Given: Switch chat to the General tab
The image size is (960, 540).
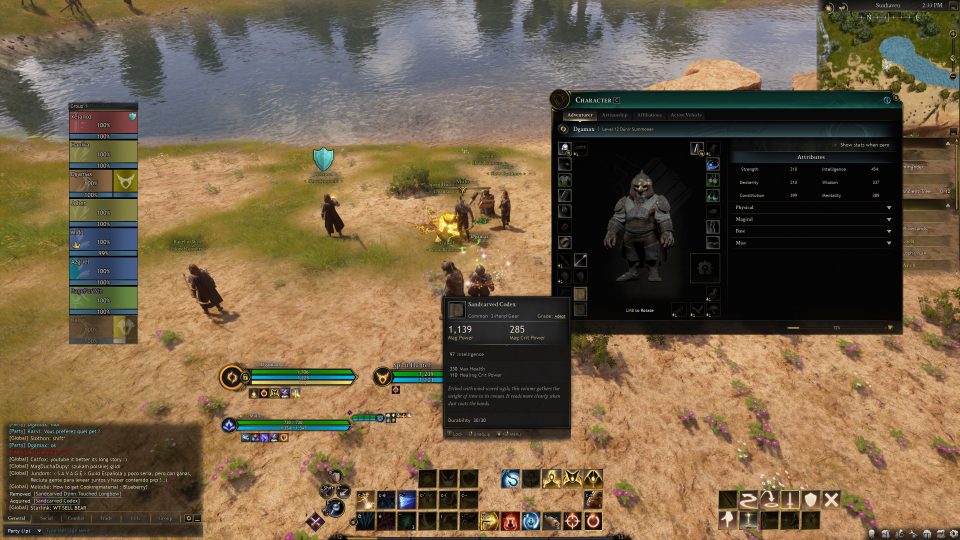Looking at the screenshot, I should (17, 518).
